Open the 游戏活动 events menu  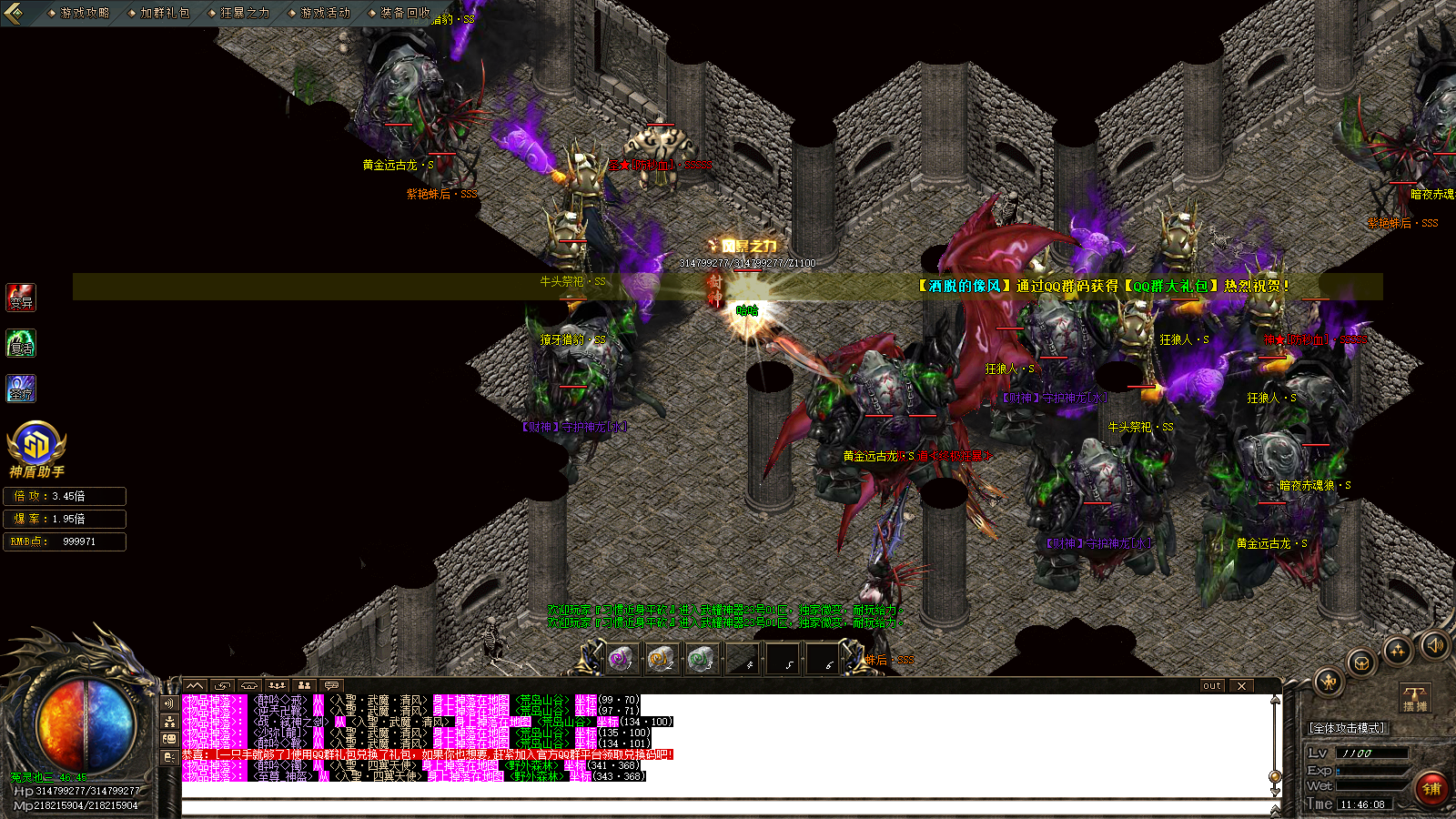324,13
